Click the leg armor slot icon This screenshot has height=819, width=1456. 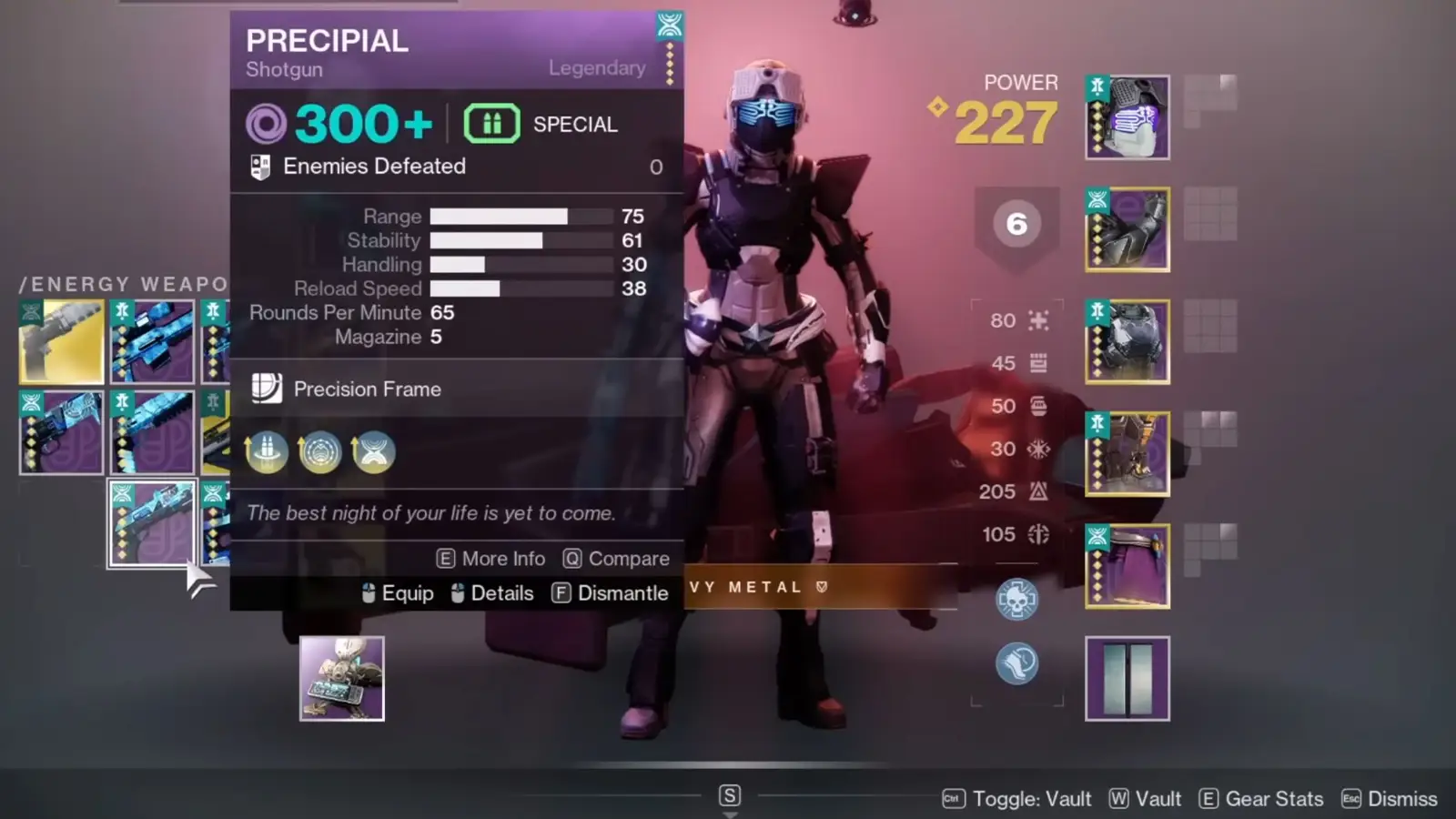coord(1127,452)
